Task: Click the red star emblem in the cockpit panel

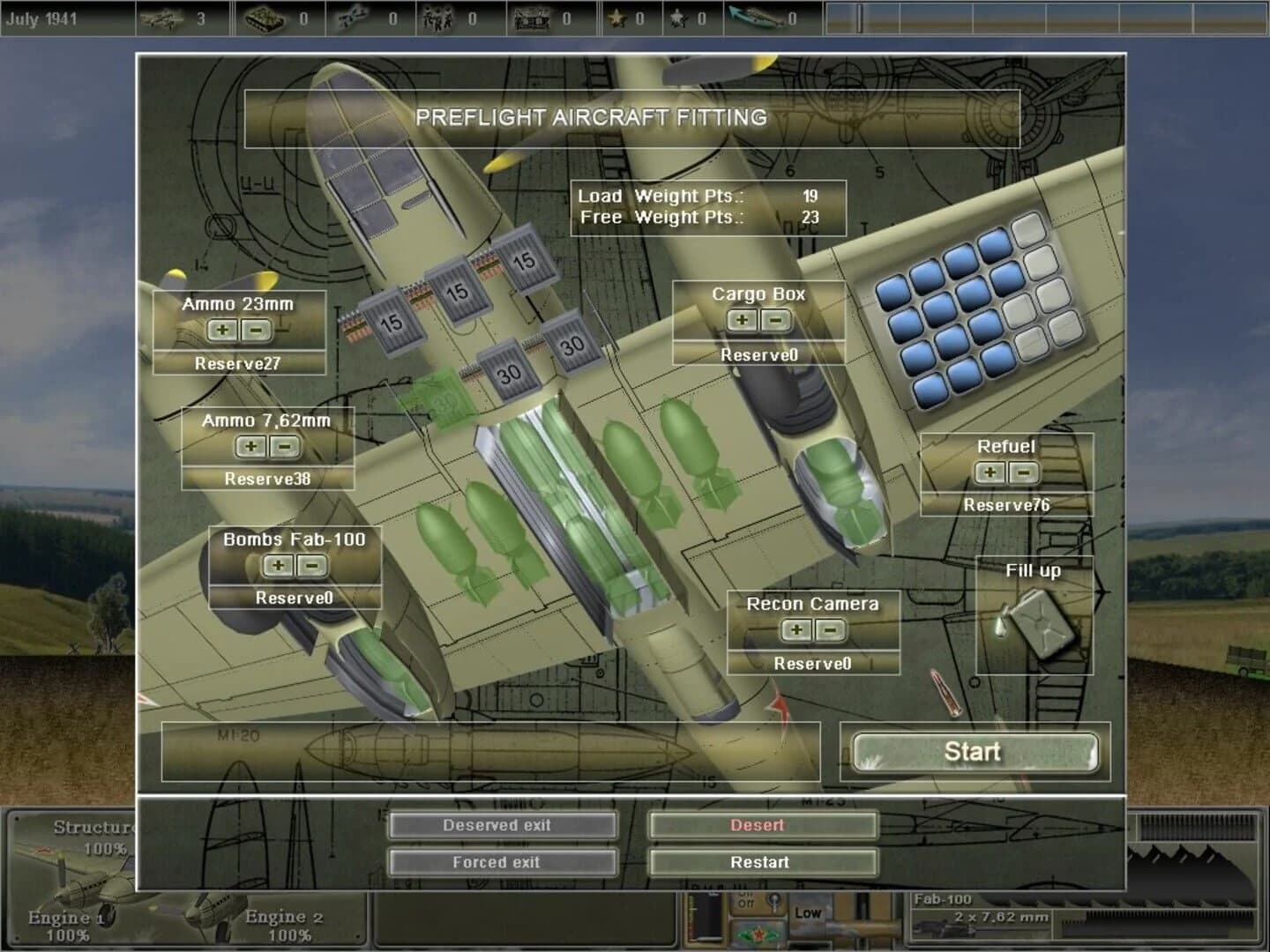Action: [x=759, y=933]
